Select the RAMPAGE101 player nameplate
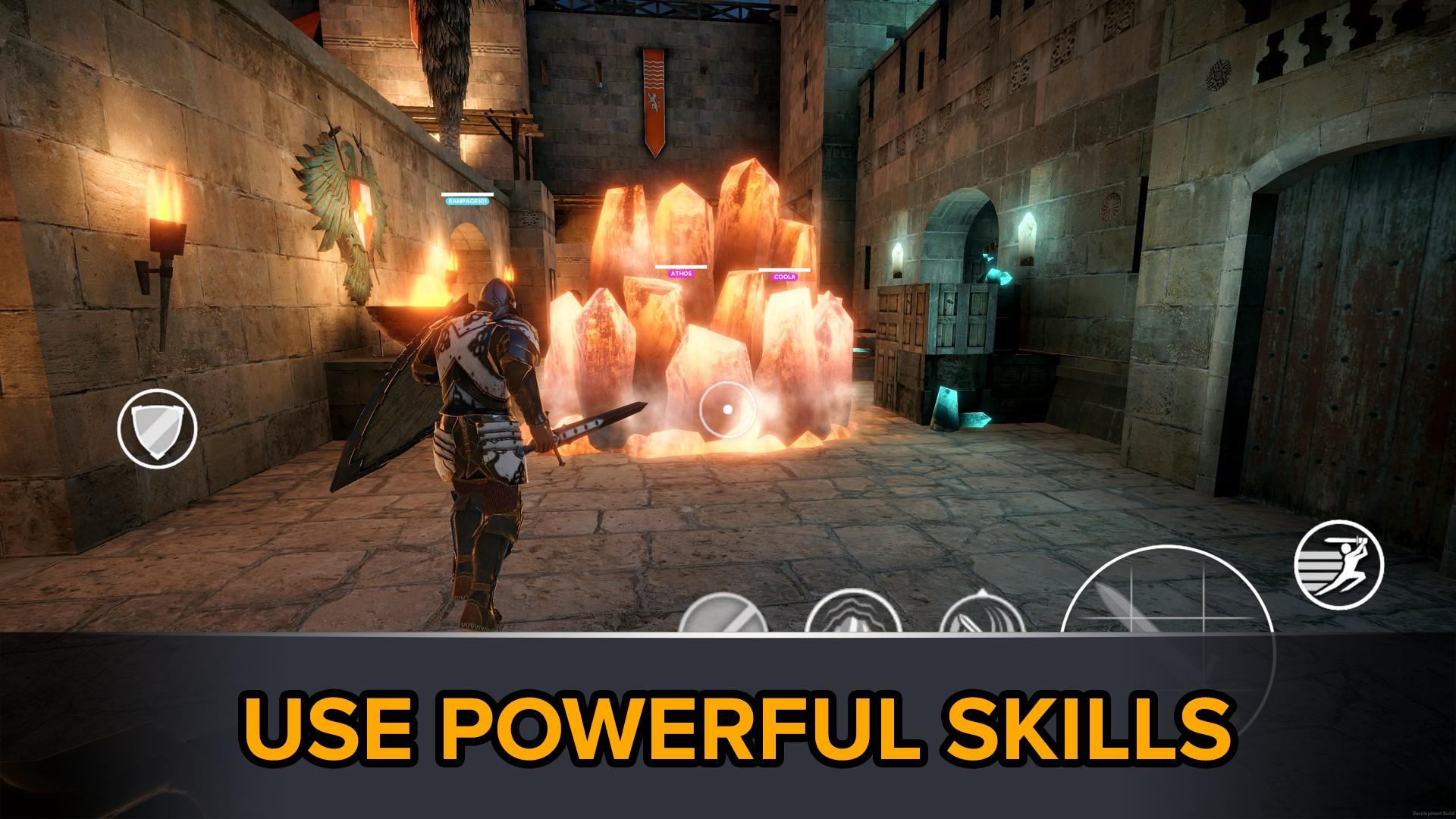 click(x=468, y=202)
